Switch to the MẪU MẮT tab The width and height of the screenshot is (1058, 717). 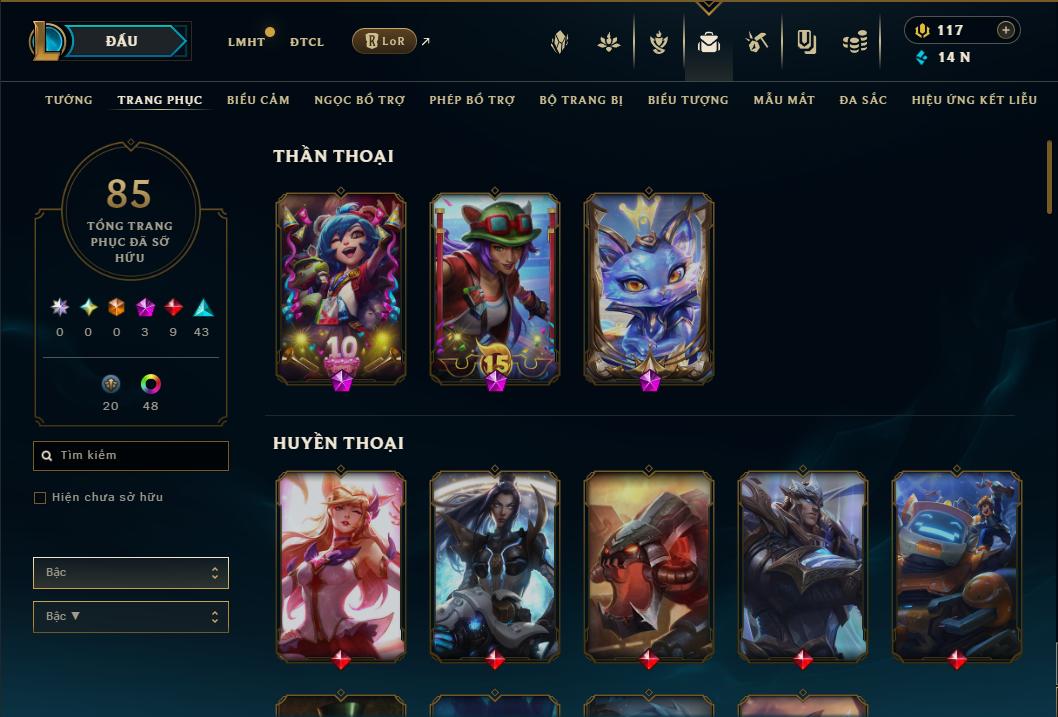(x=784, y=100)
